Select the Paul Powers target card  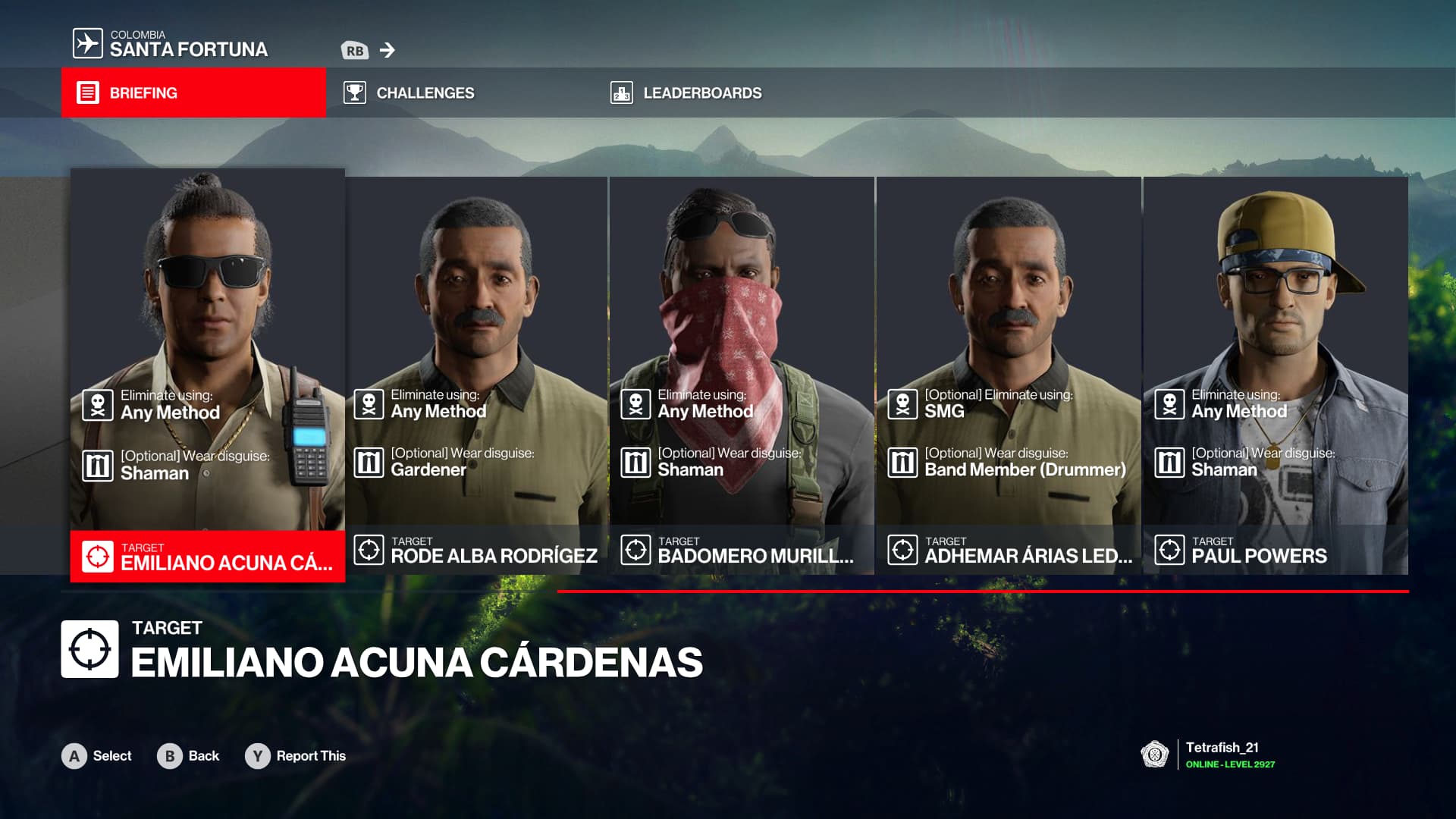click(x=1275, y=375)
